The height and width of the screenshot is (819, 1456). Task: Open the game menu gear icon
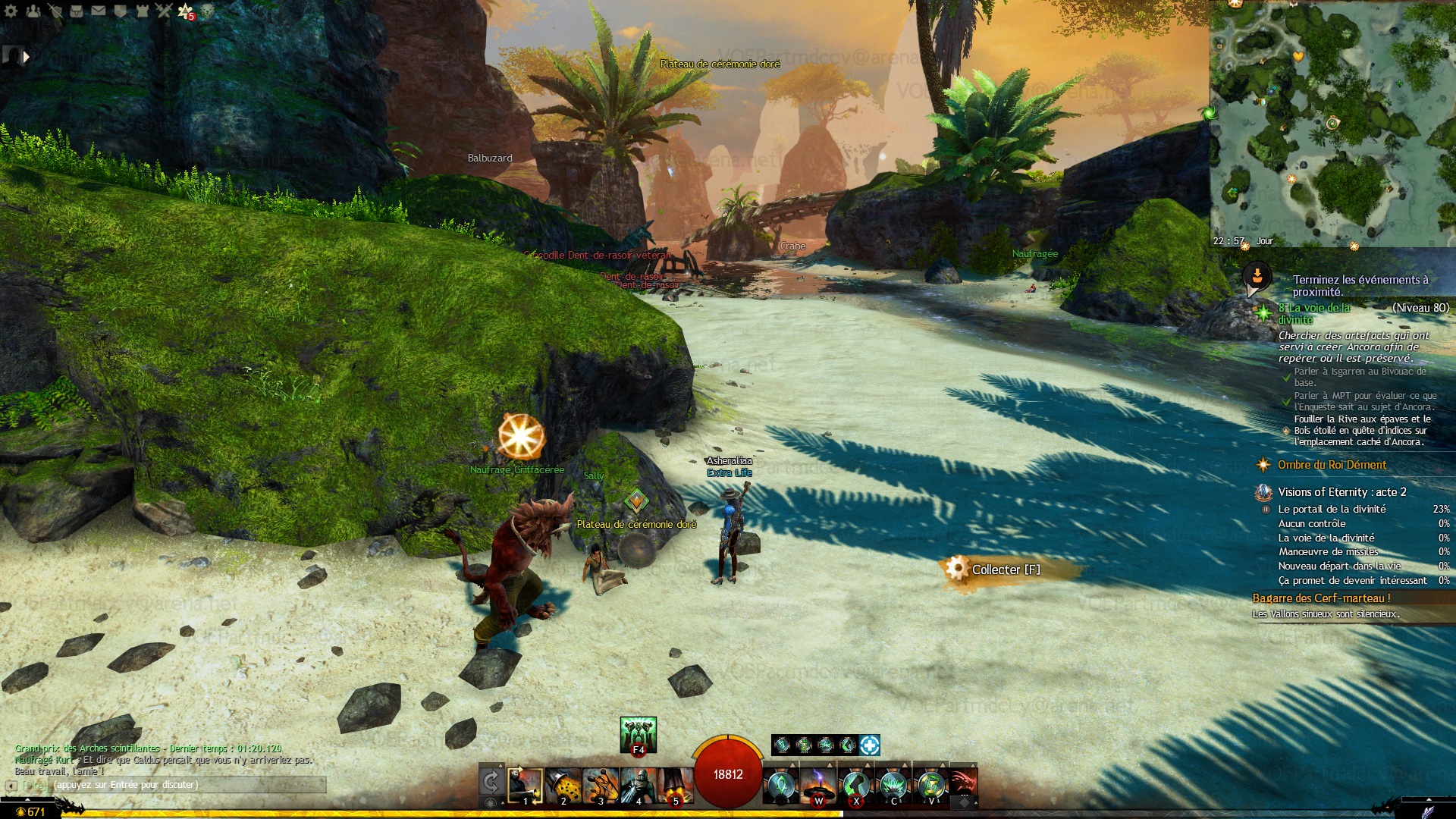[11, 11]
